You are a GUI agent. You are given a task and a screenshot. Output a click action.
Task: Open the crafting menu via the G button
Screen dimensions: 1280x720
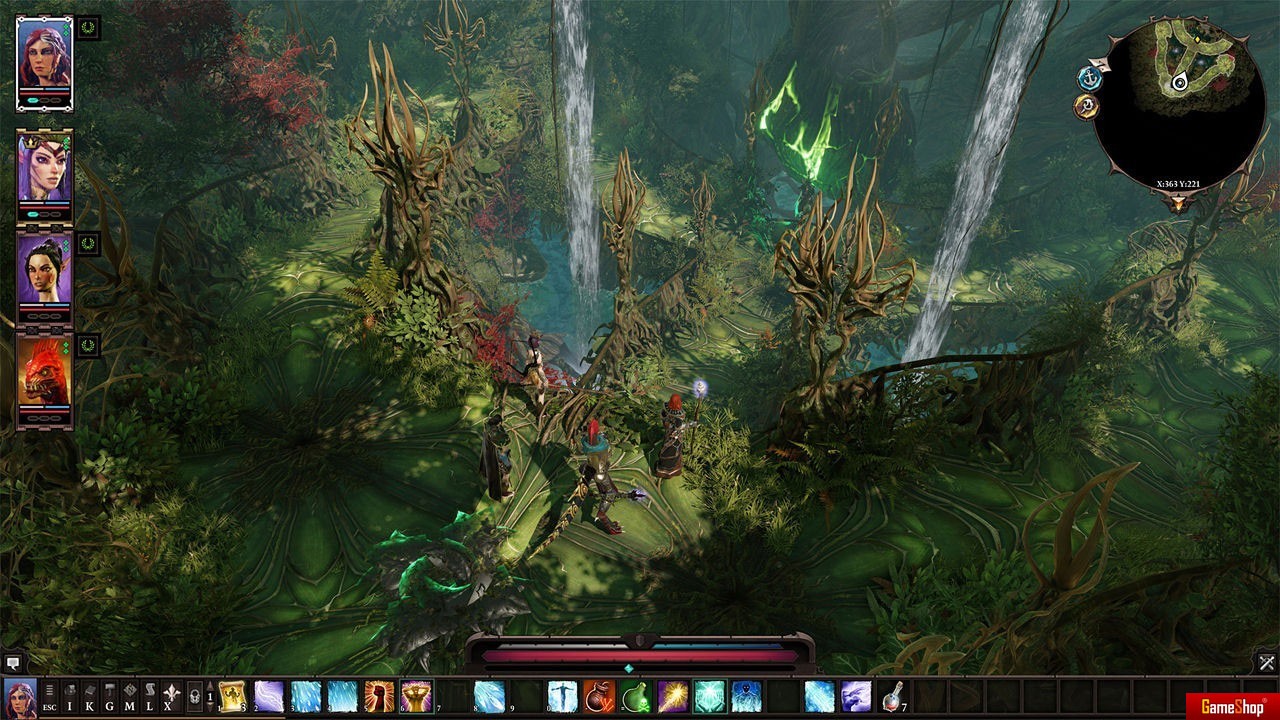(x=110, y=696)
